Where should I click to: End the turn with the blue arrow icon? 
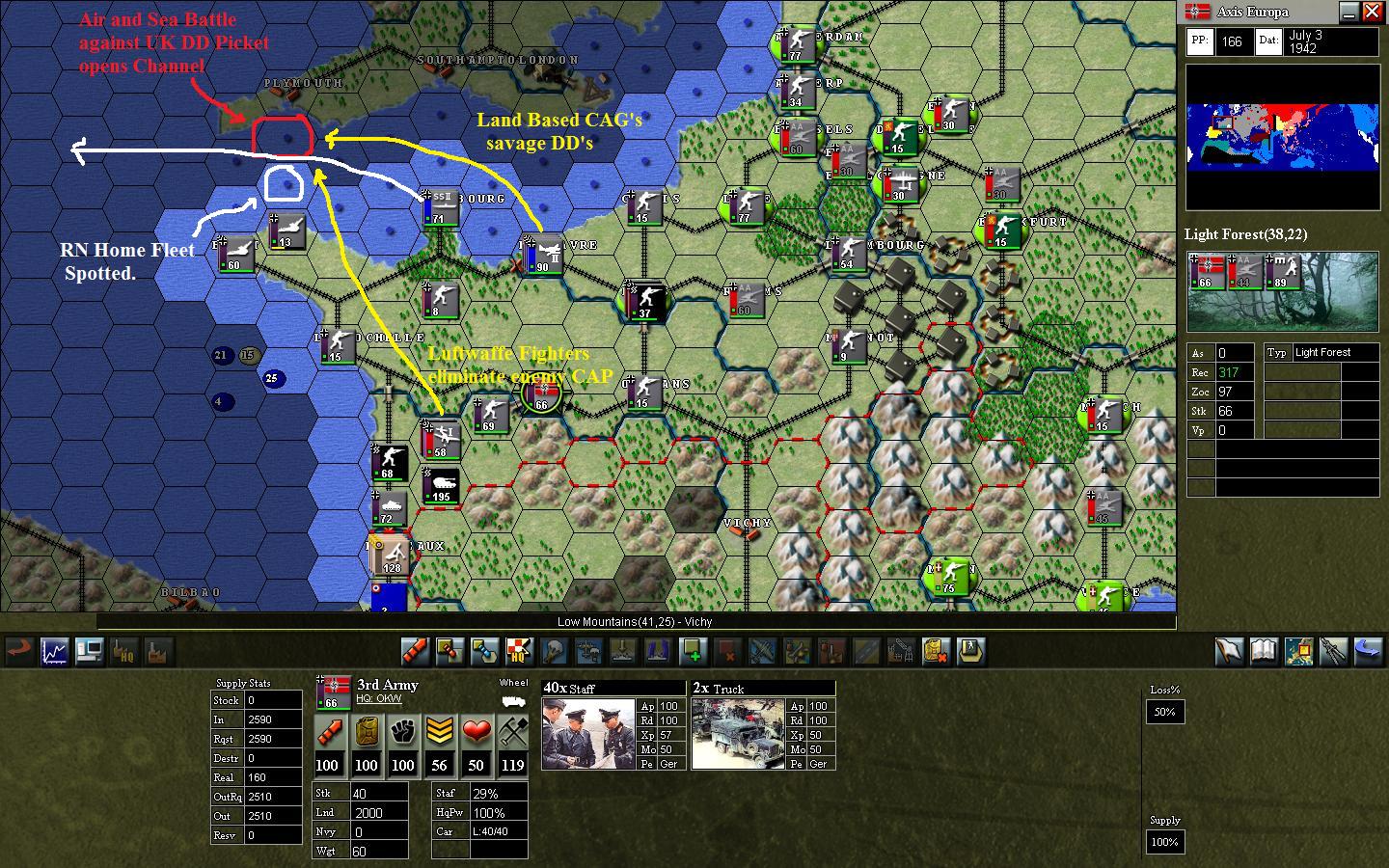coord(1366,652)
